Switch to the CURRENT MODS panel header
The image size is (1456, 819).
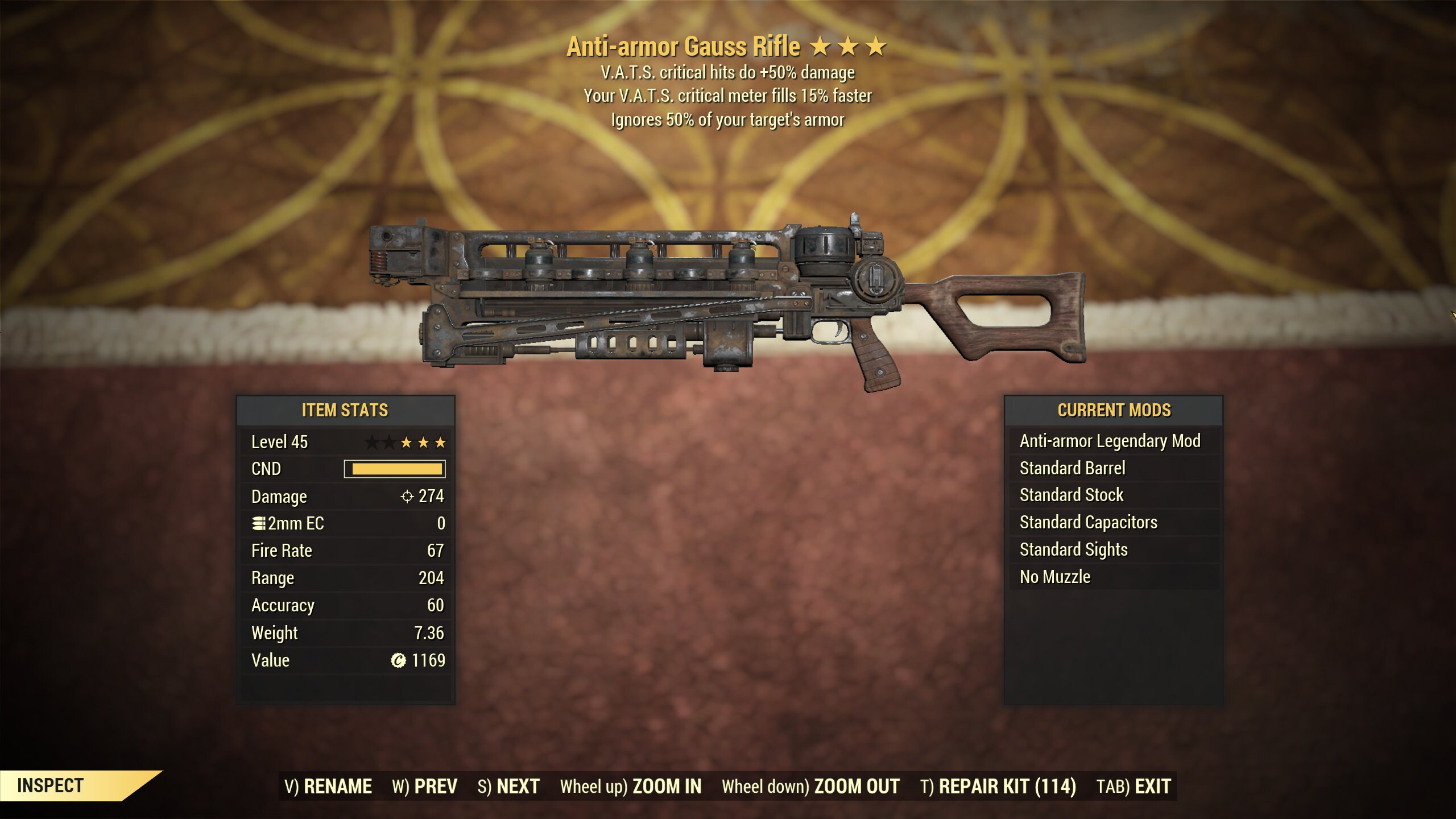1115,410
